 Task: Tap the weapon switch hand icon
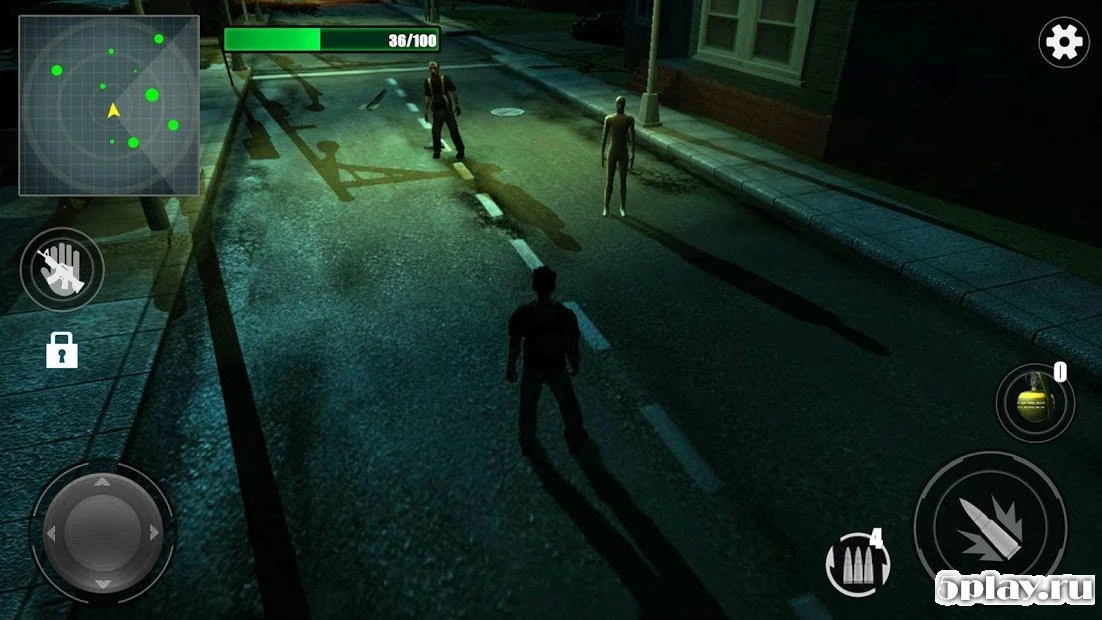[62, 269]
